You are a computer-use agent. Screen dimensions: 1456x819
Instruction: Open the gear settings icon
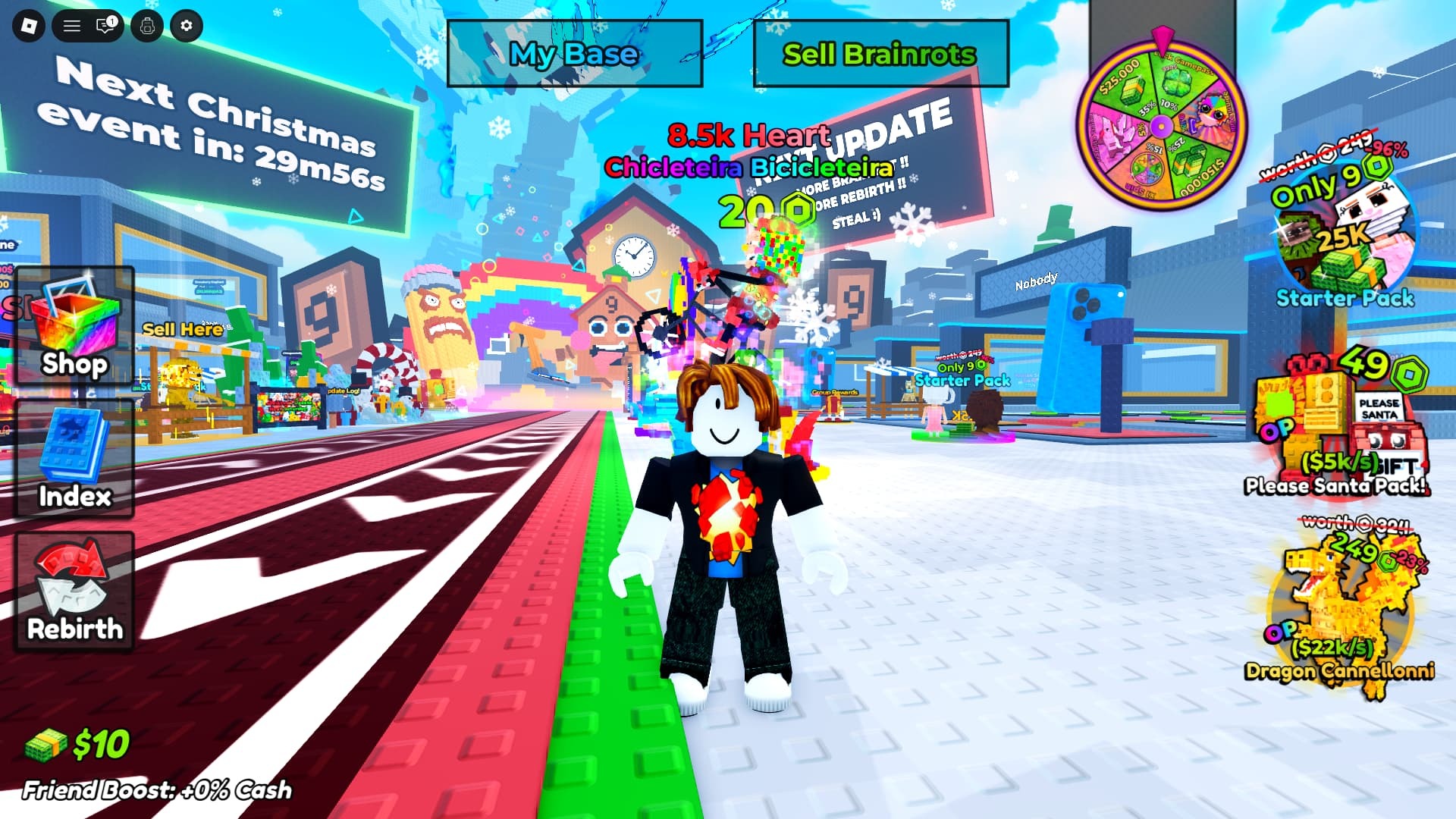(187, 27)
